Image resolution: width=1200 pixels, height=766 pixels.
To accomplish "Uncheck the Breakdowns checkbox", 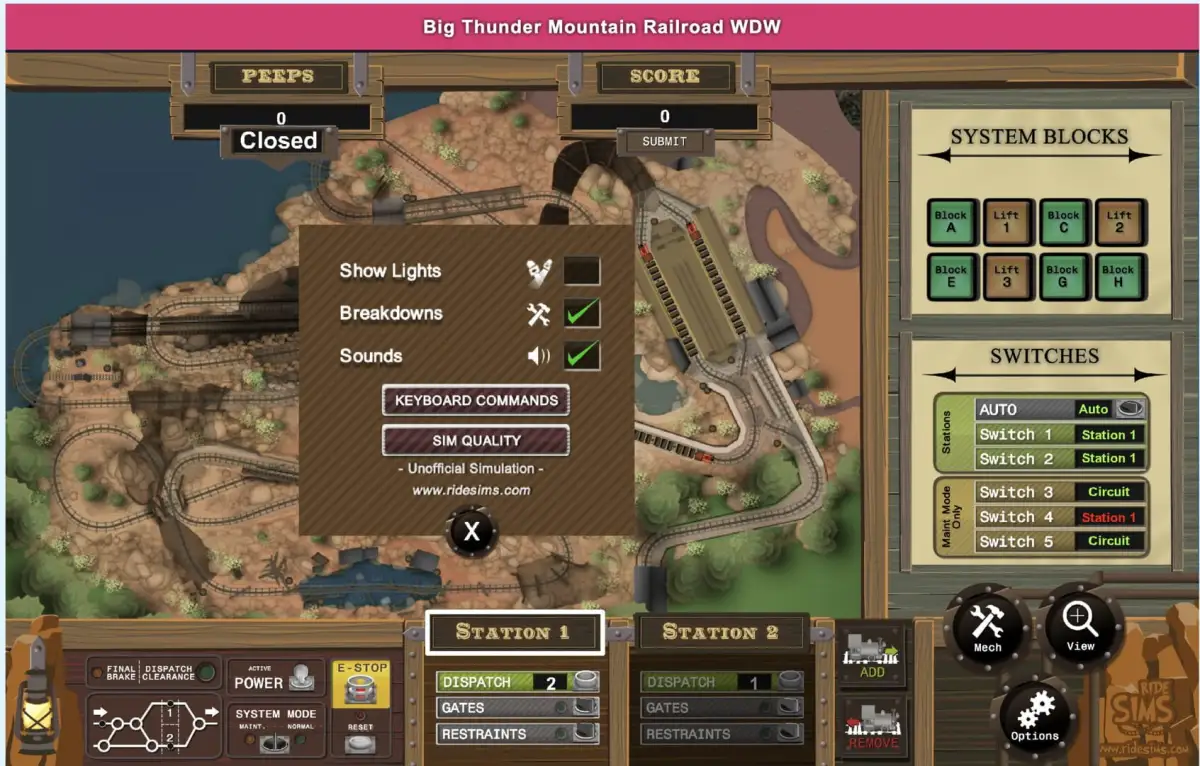I will pyautogui.click(x=582, y=314).
